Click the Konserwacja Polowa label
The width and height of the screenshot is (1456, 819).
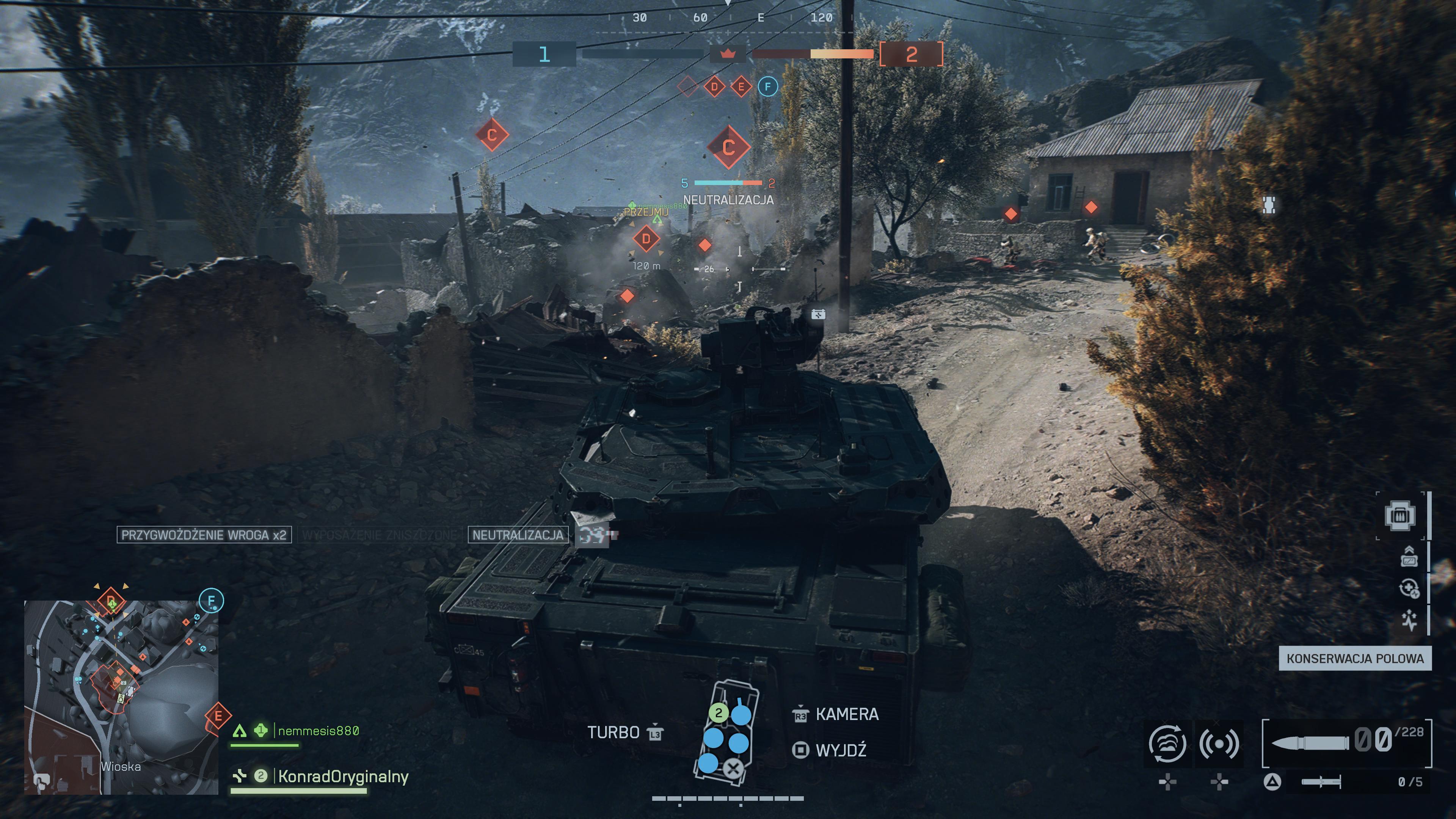1355,659
